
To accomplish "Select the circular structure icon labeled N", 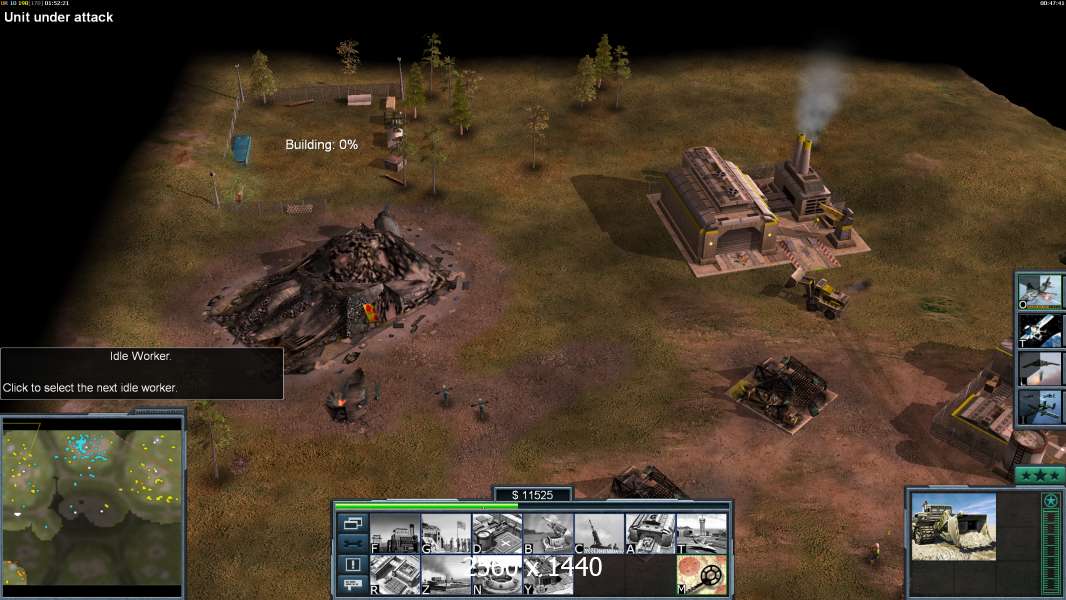I will tap(497, 575).
